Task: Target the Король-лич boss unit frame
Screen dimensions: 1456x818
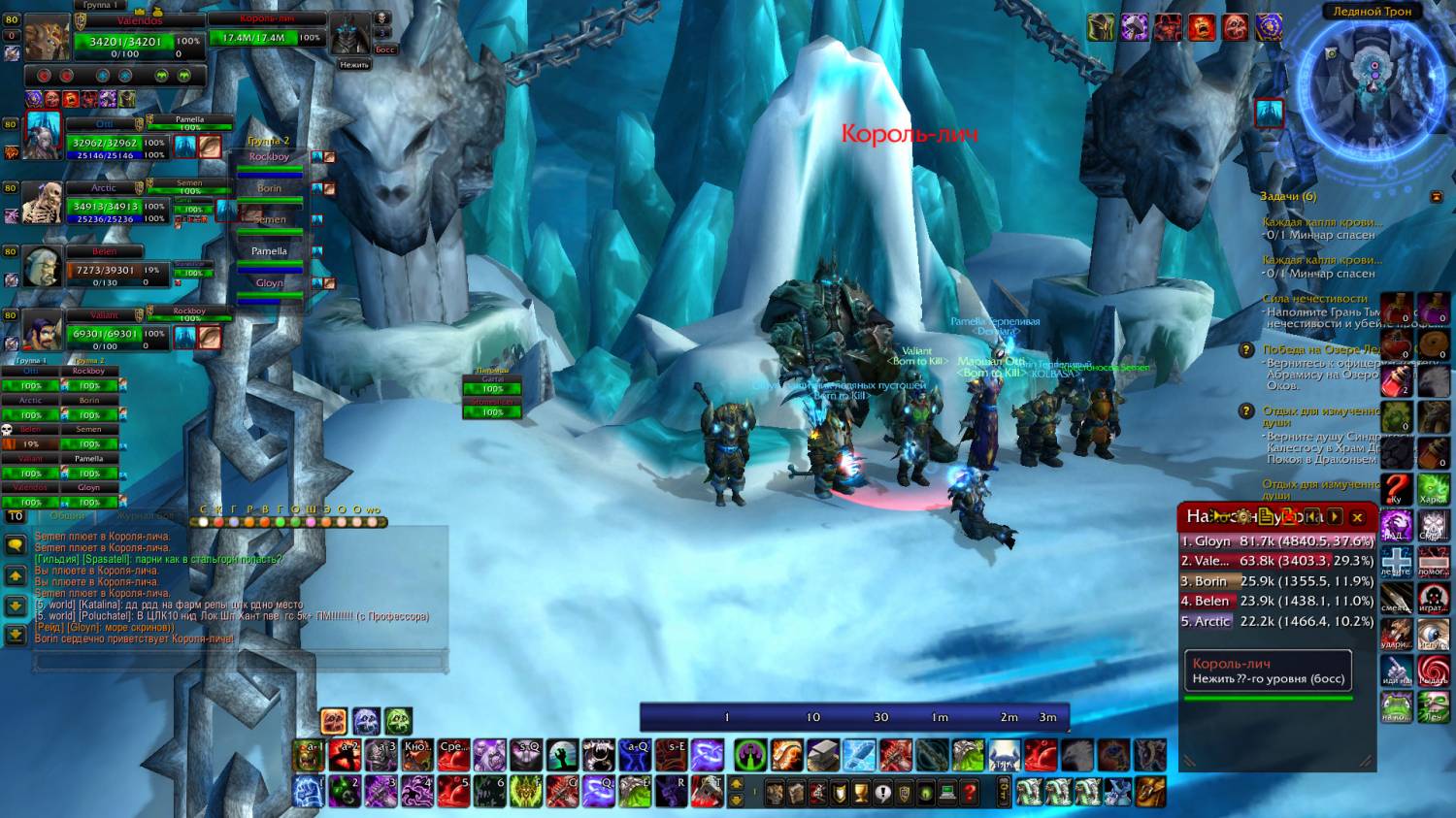Action: (x=264, y=38)
